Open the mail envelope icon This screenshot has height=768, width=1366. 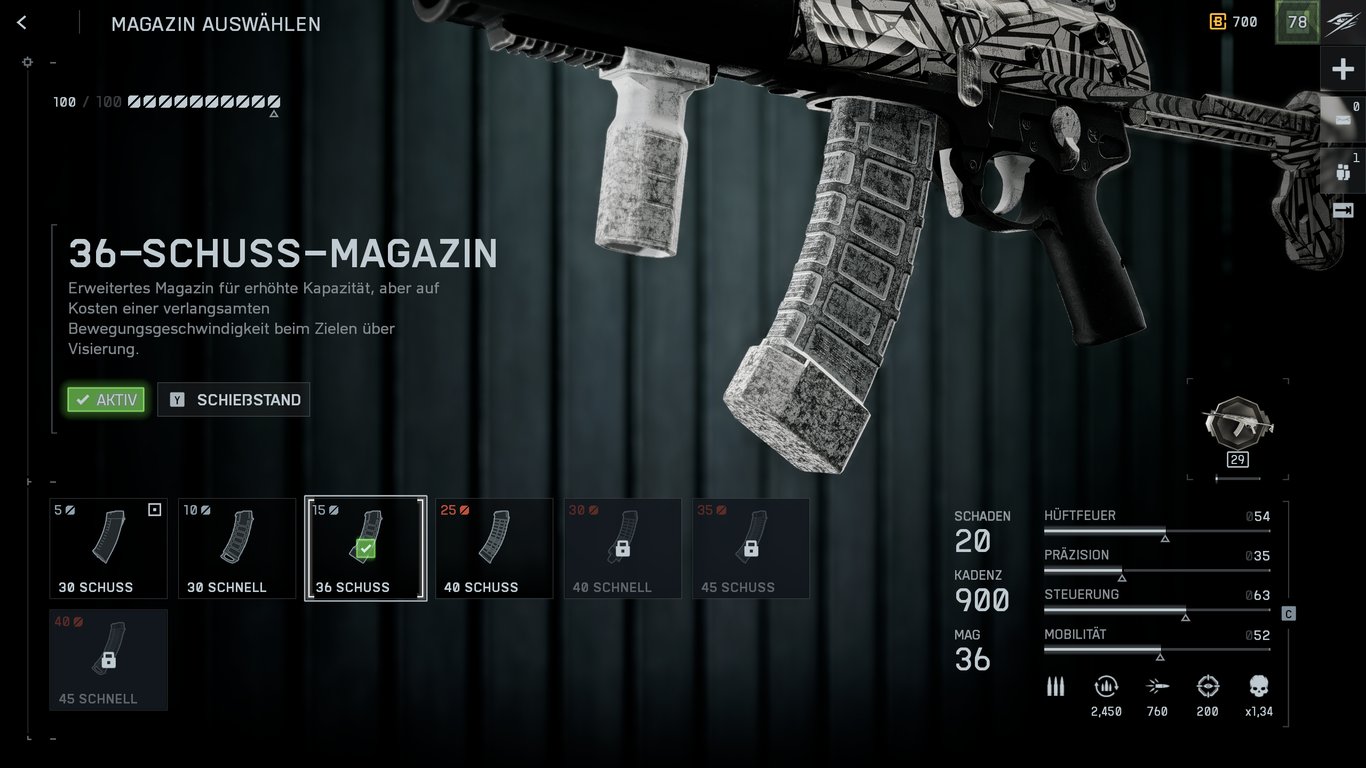pyautogui.click(x=1342, y=119)
